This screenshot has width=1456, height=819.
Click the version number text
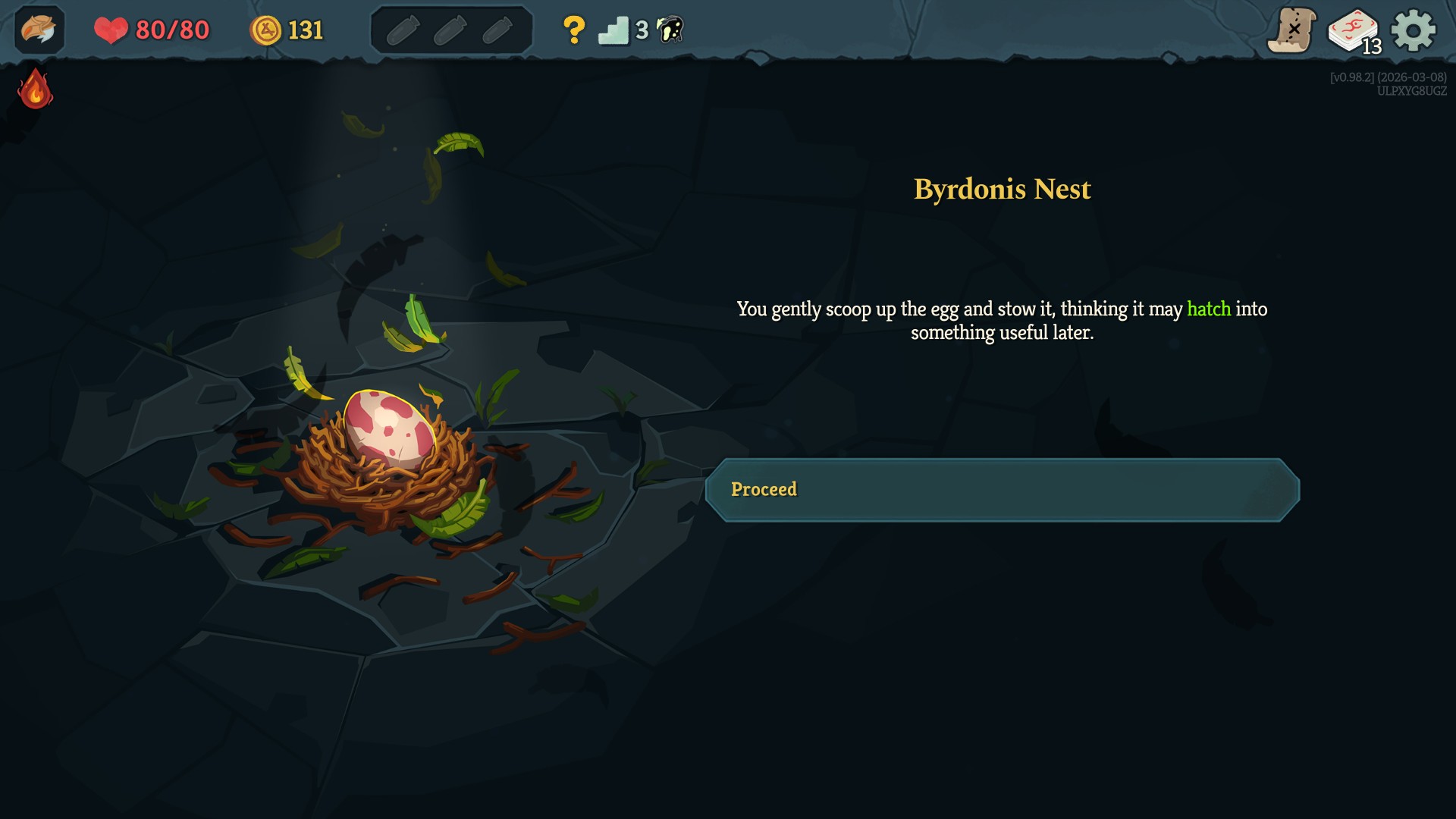coord(1388,76)
